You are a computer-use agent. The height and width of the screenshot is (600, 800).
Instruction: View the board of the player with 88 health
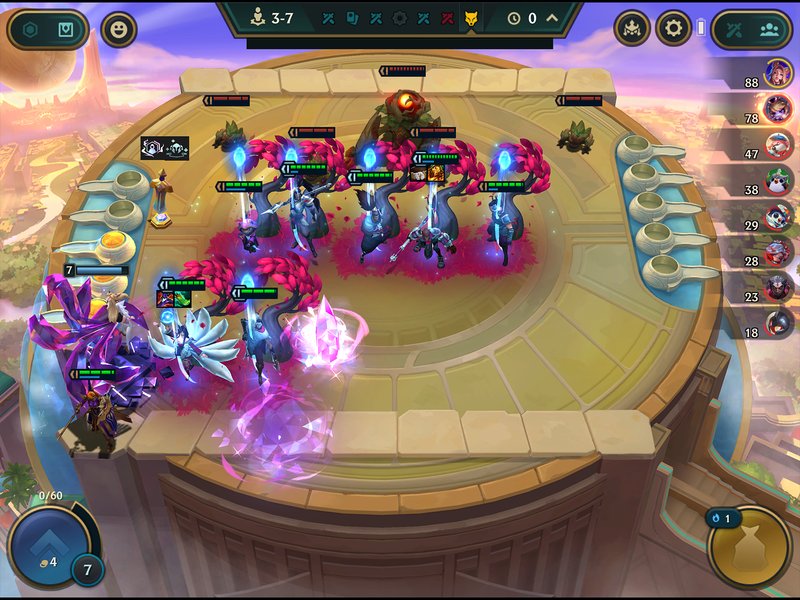click(779, 73)
